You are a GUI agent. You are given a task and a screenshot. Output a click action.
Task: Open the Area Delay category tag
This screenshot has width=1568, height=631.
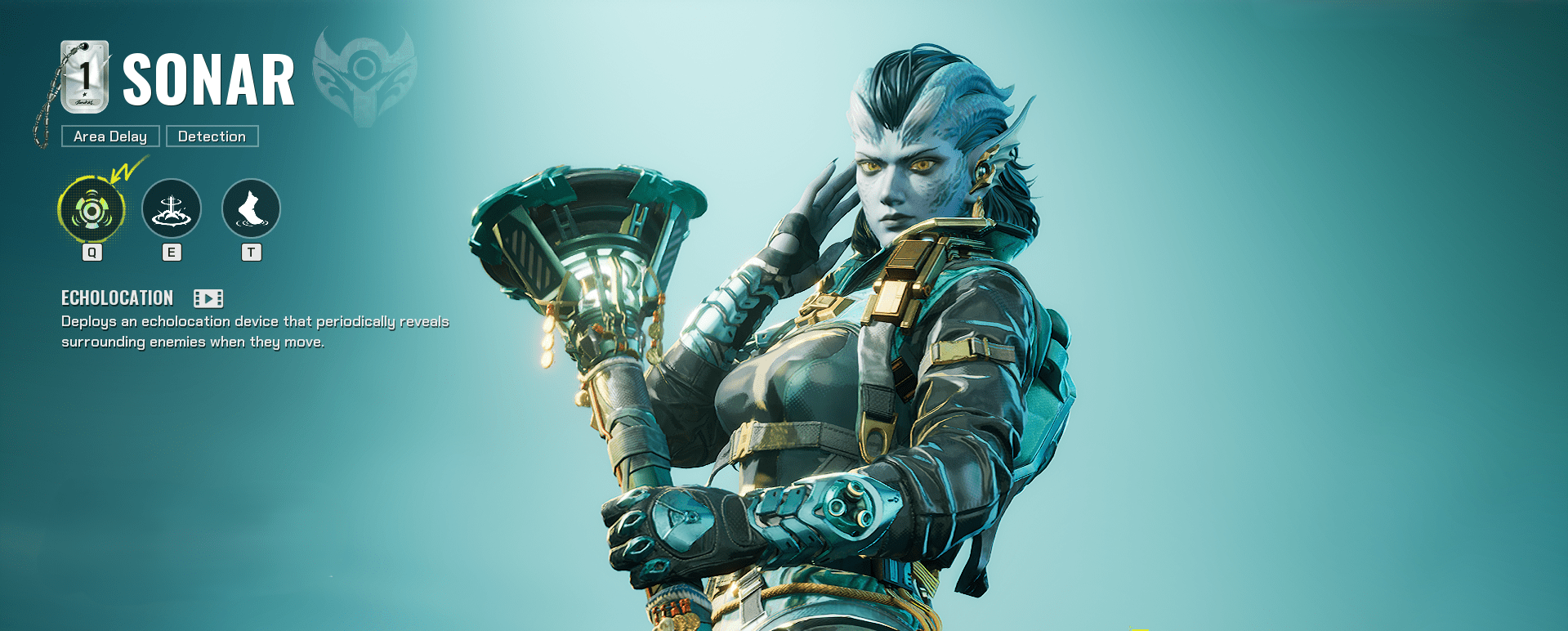tap(109, 136)
